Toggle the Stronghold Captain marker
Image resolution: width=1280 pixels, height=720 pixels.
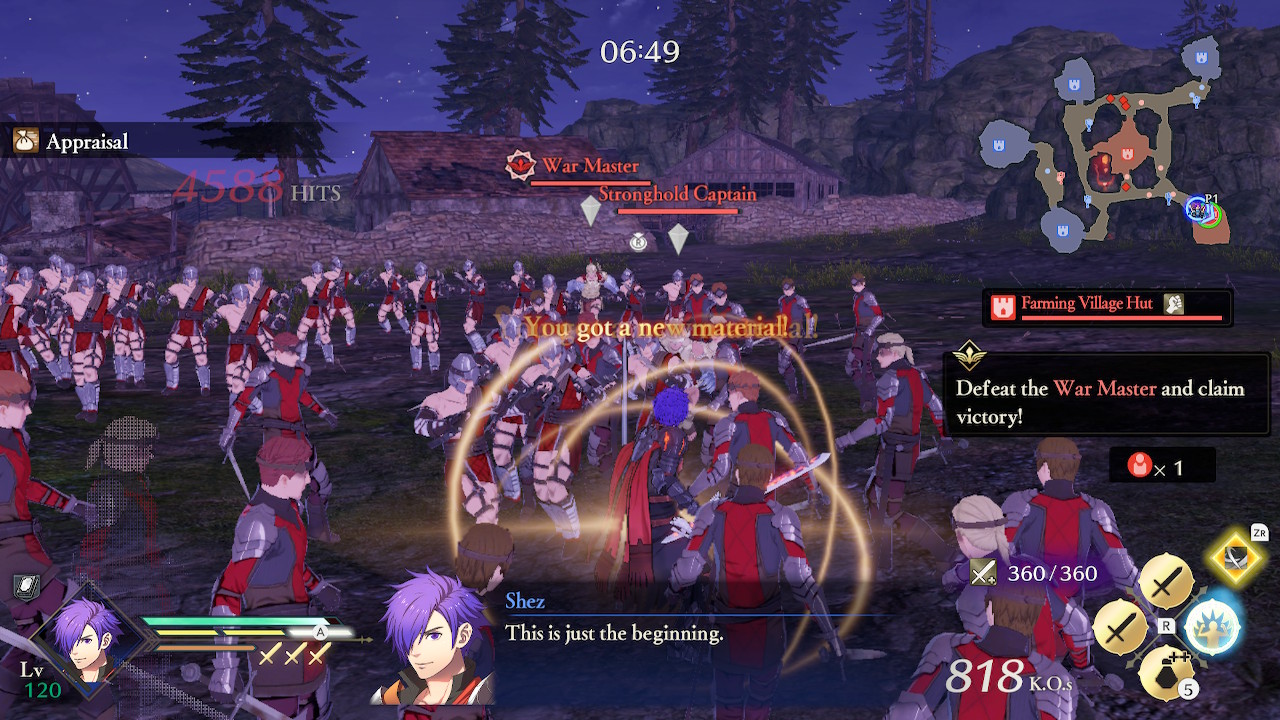coord(678,195)
